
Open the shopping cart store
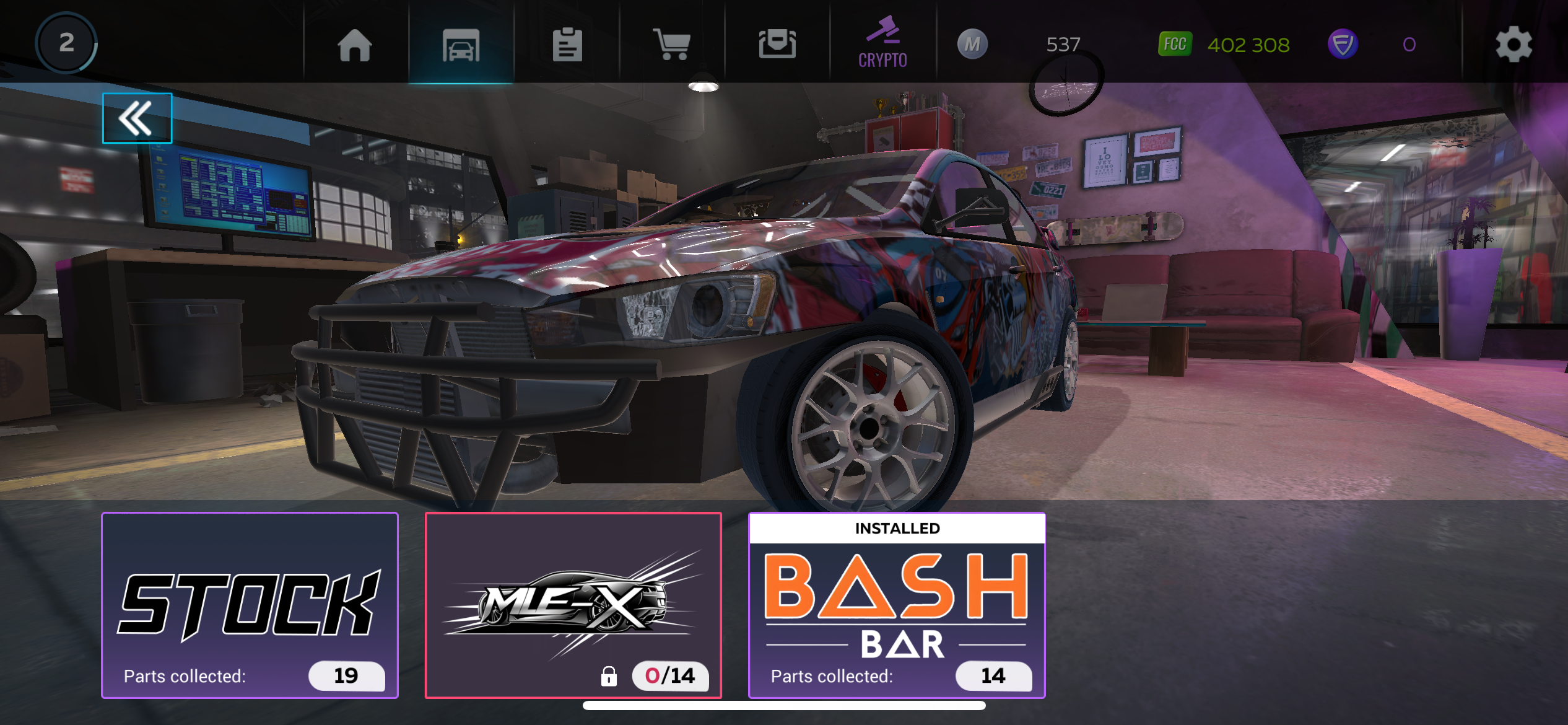point(672,45)
